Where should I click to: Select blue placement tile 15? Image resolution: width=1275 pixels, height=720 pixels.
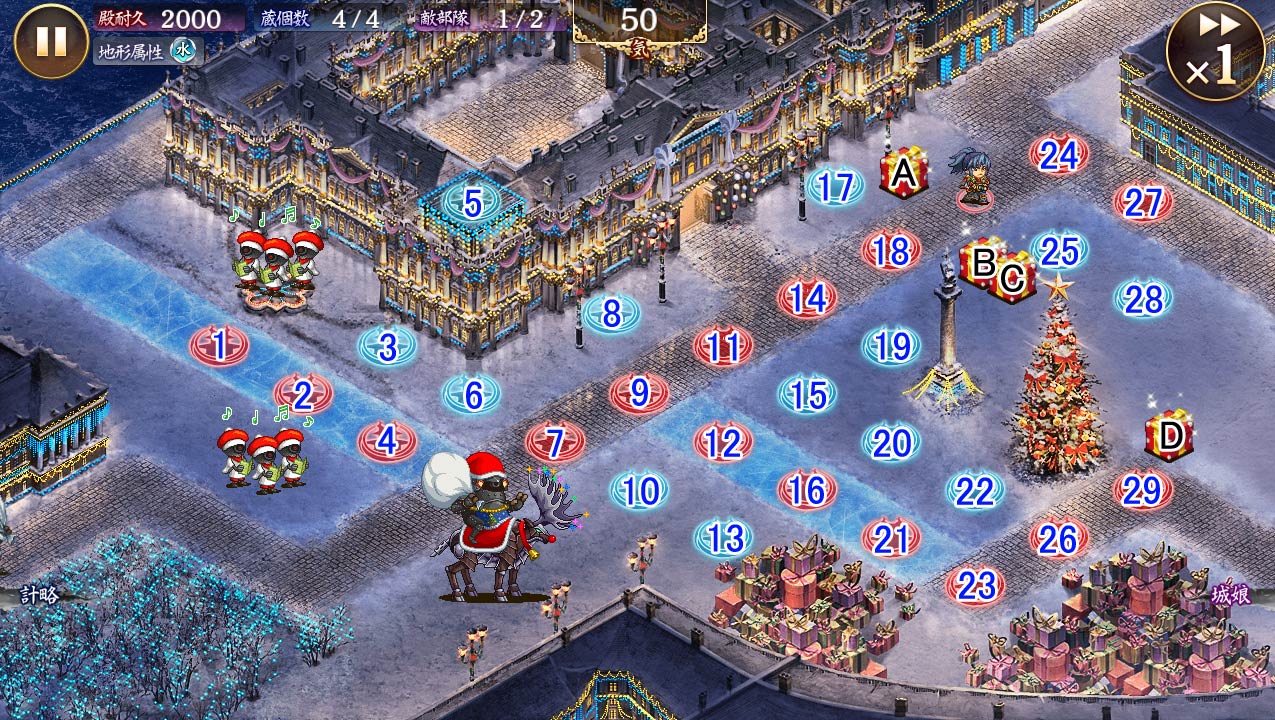coord(807,395)
